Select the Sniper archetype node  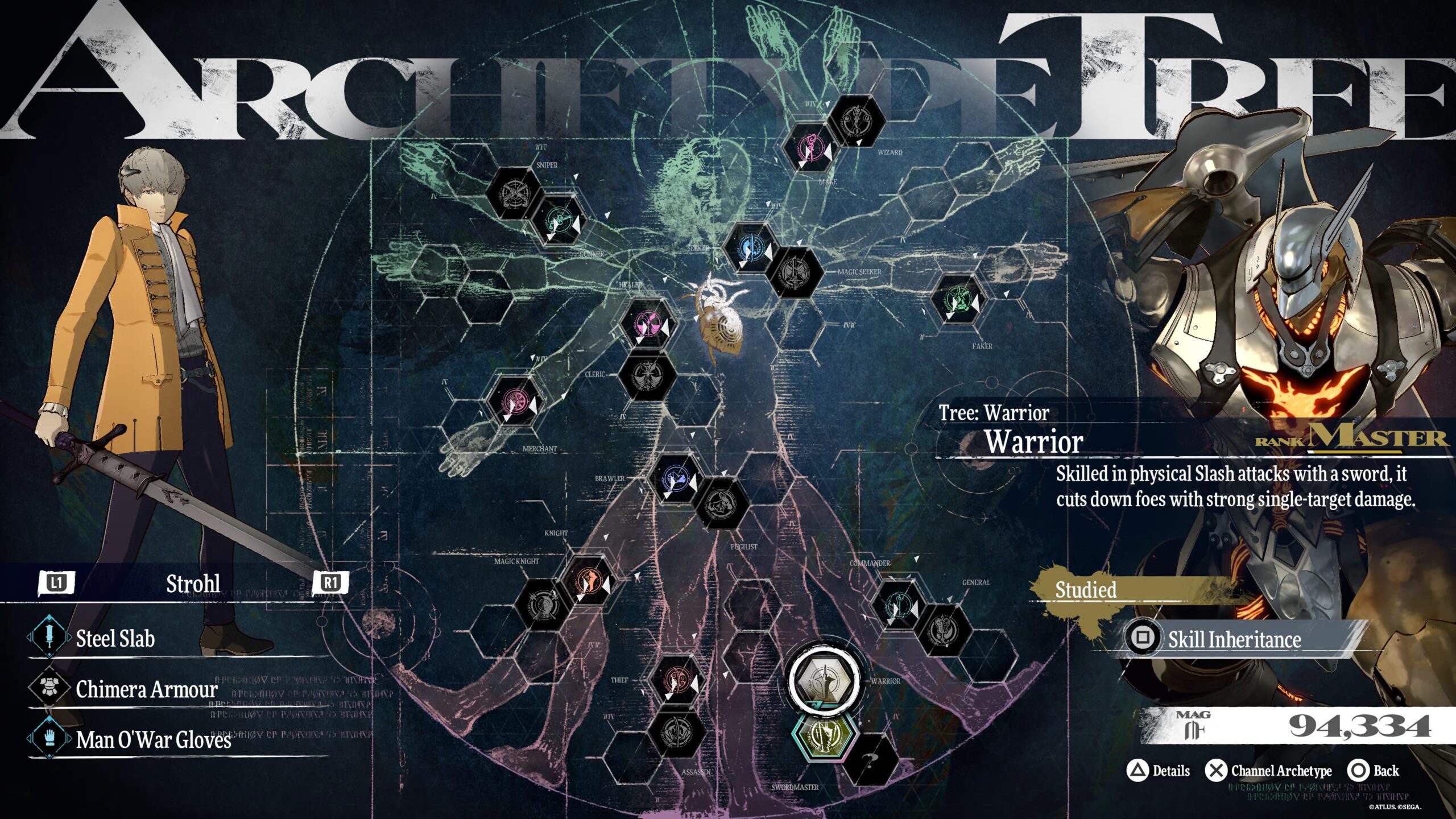[x=514, y=193]
